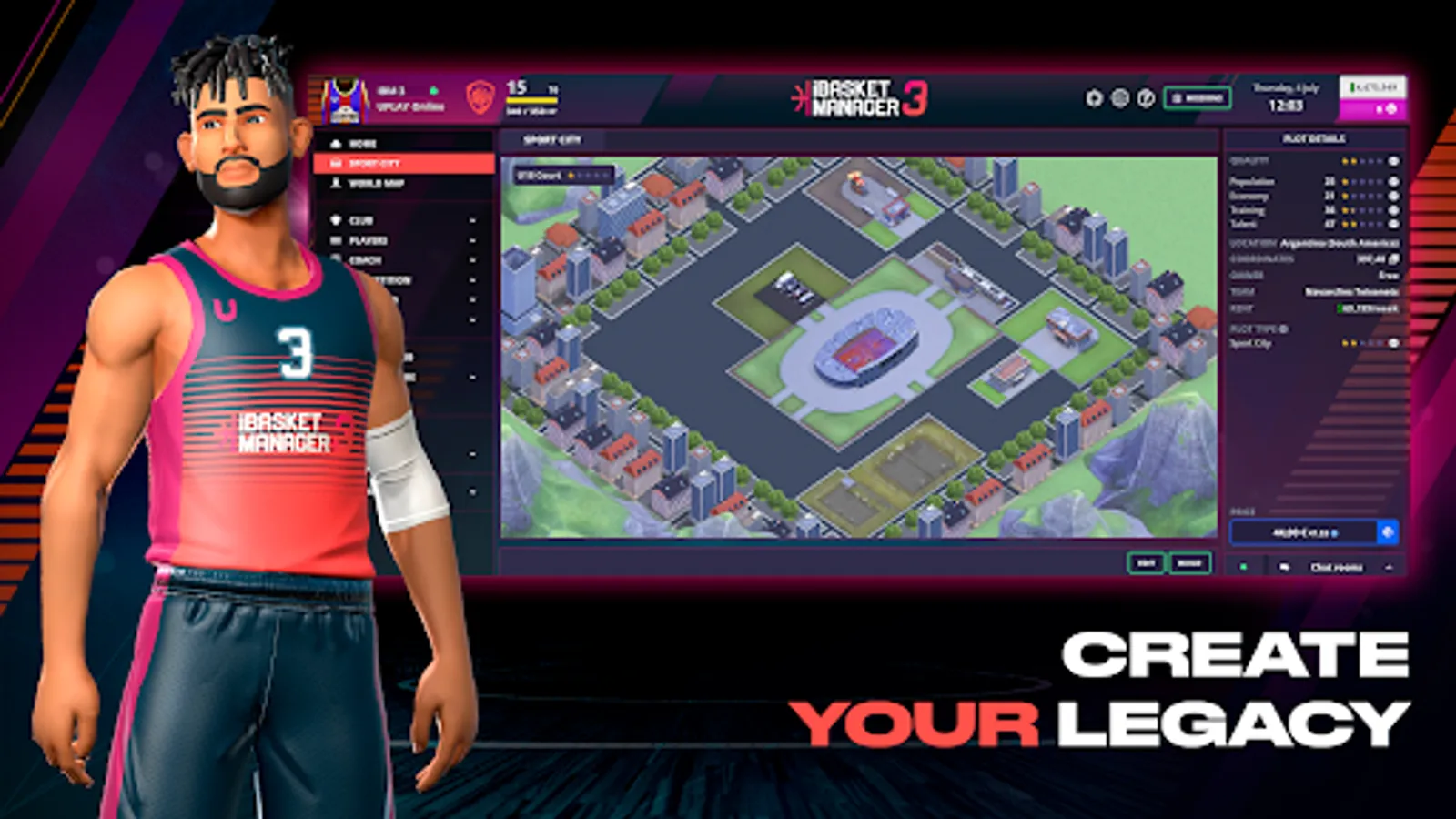The image size is (1456, 819).
Task: Click the Home icon in the sidebar
Action: pyautogui.click(x=337, y=144)
